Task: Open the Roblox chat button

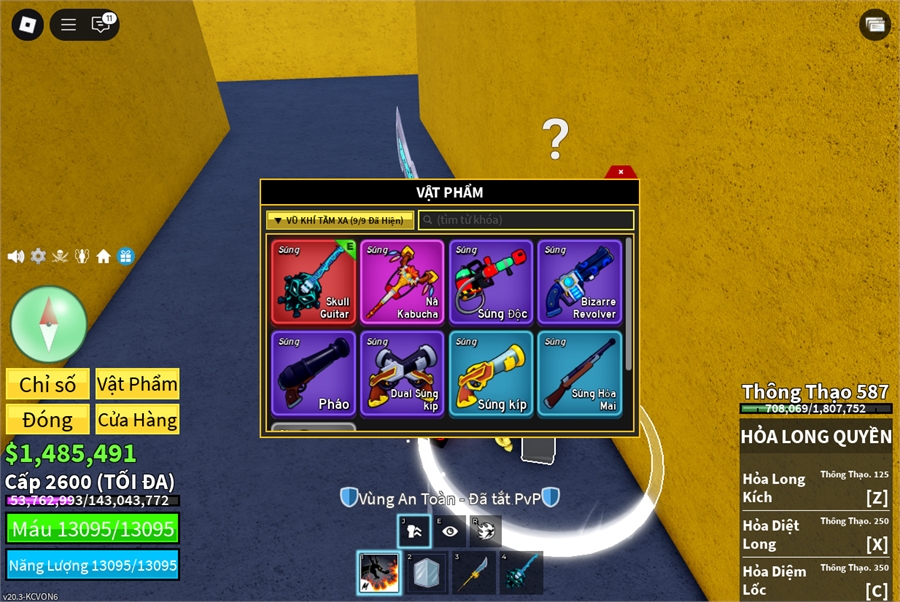Action: 101,25
